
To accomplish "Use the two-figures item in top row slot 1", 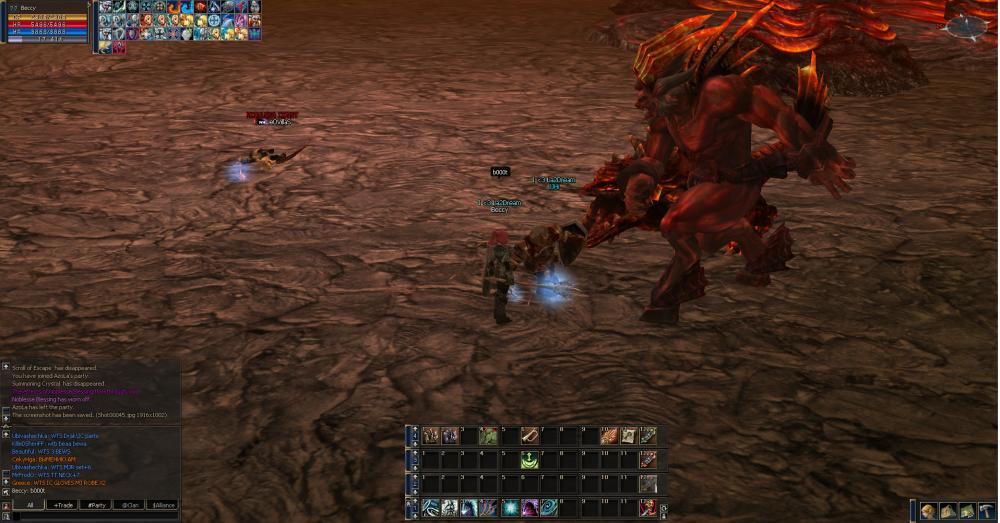I will 430,436.
